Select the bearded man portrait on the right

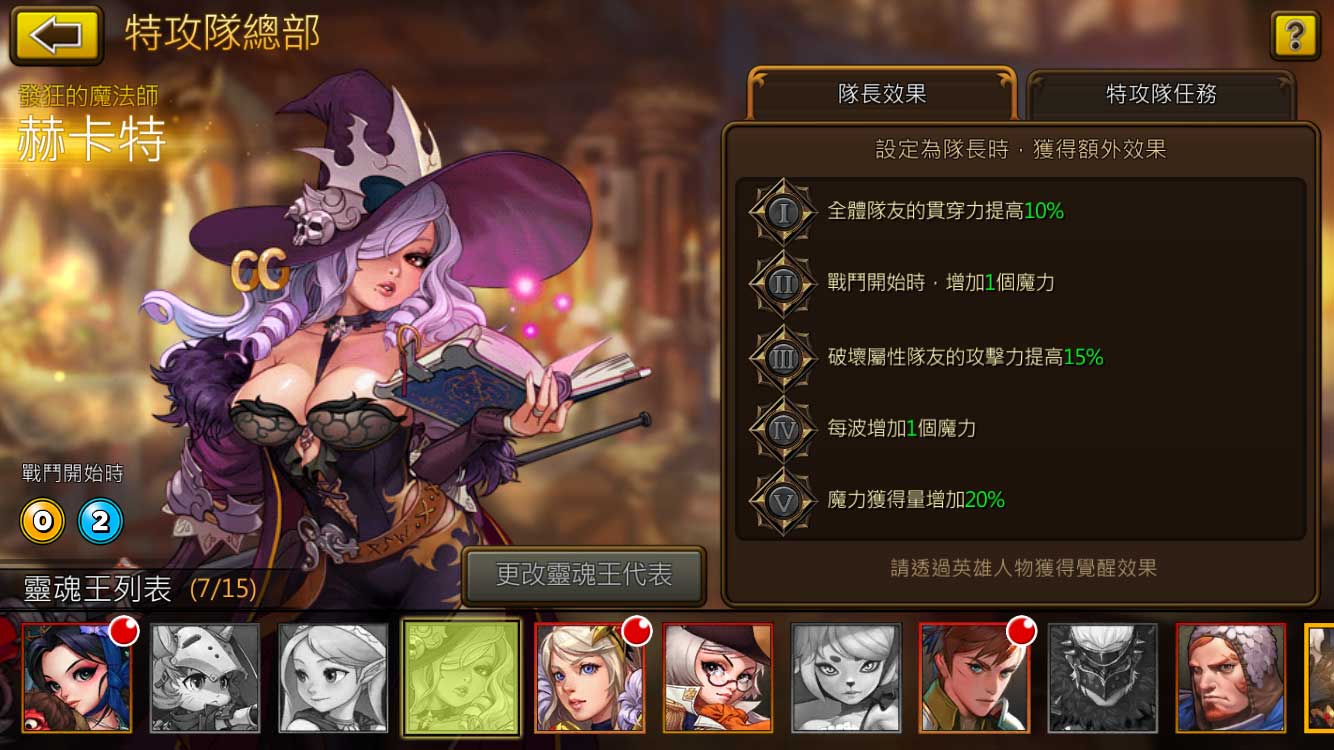1232,678
